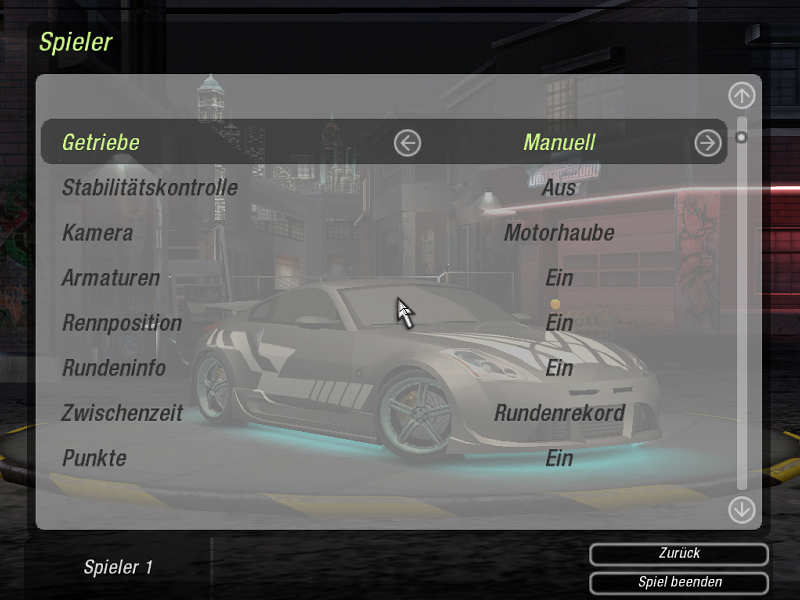The height and width of the screenshot is (600, 800).
Task: Click the right arrow beside Manuell
Action: (x=708, y=143)
